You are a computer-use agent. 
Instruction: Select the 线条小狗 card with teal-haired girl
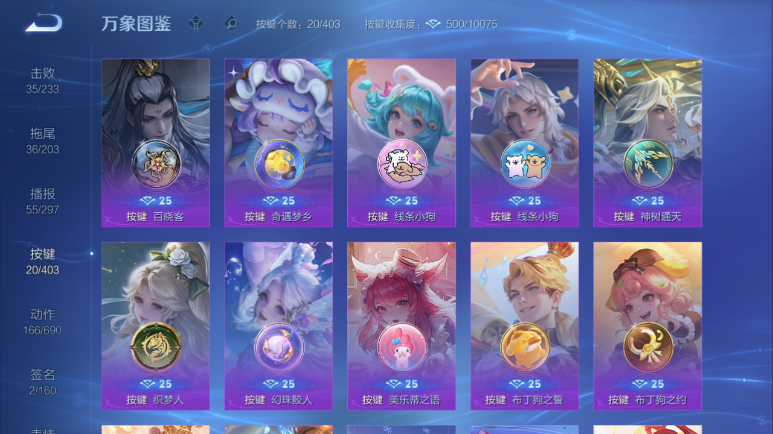tap(401, 142)
